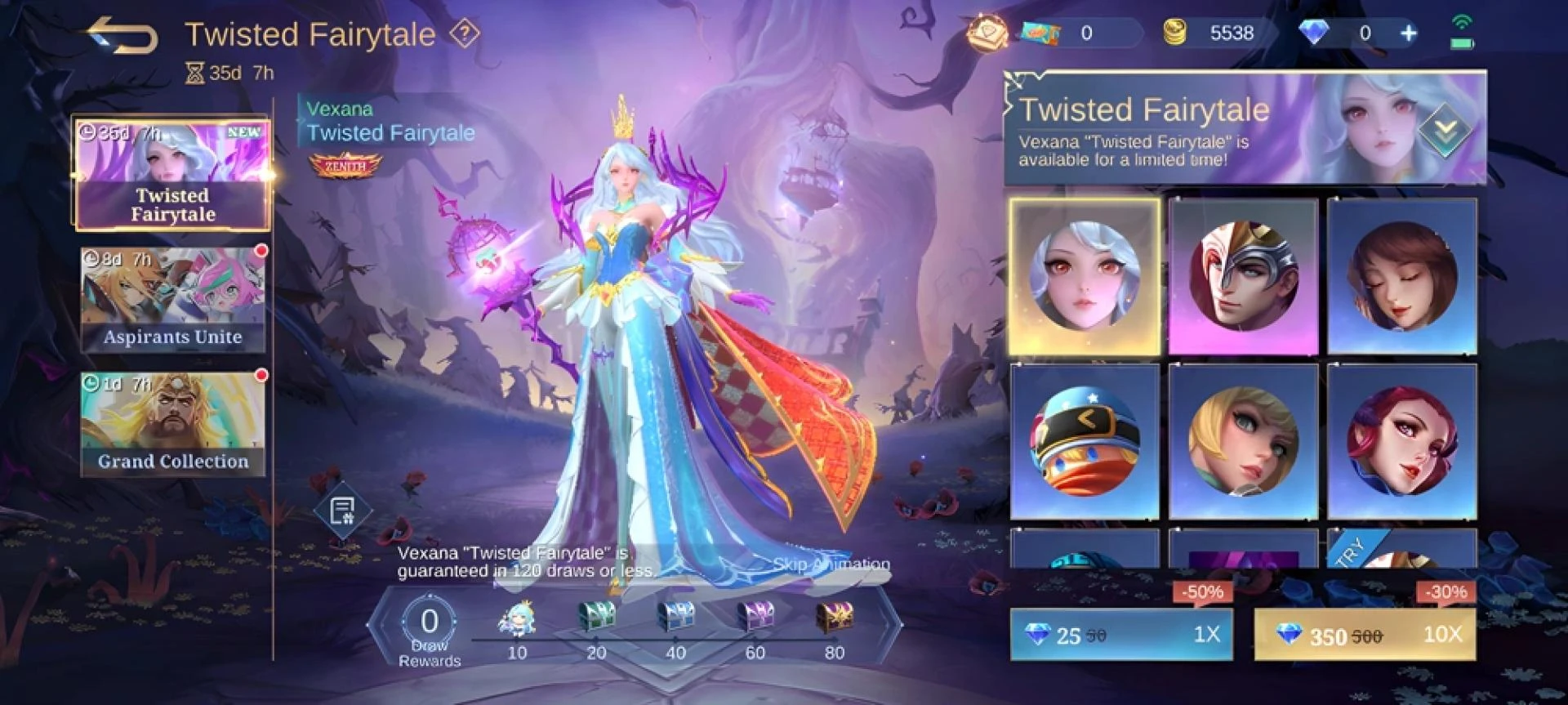Add diamonds with the plus button
Viewport: 1568px width, 705px height.
click(1409, 33)
